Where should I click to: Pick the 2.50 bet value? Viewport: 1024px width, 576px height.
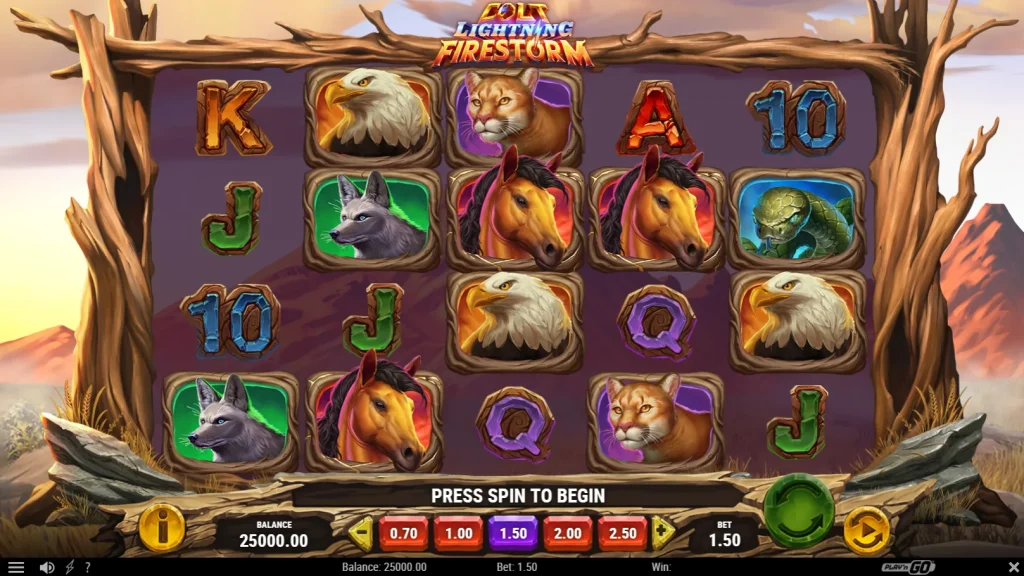coord(622,533)
